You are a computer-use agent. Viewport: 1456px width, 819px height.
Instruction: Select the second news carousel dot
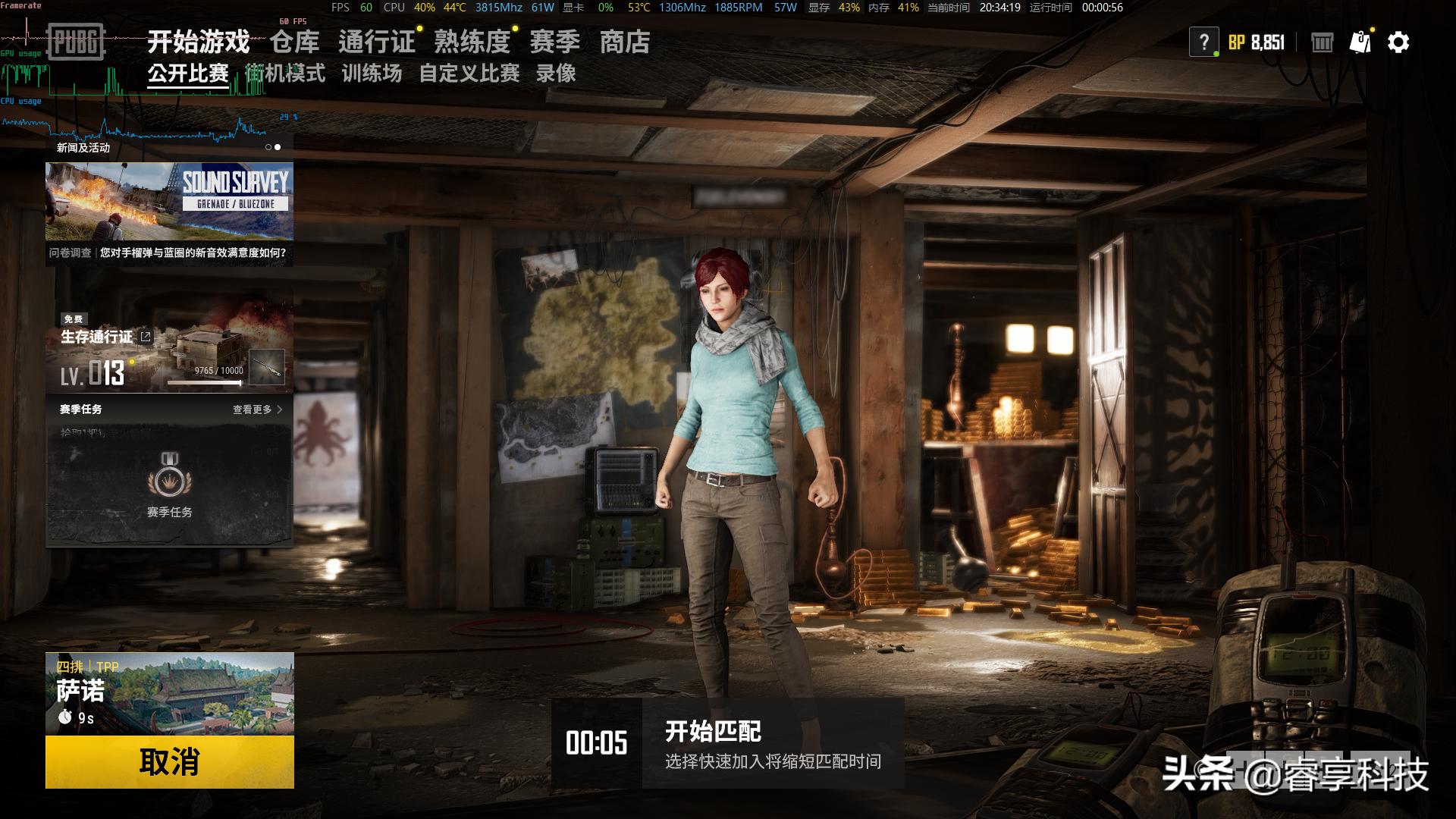pos(277,146)
